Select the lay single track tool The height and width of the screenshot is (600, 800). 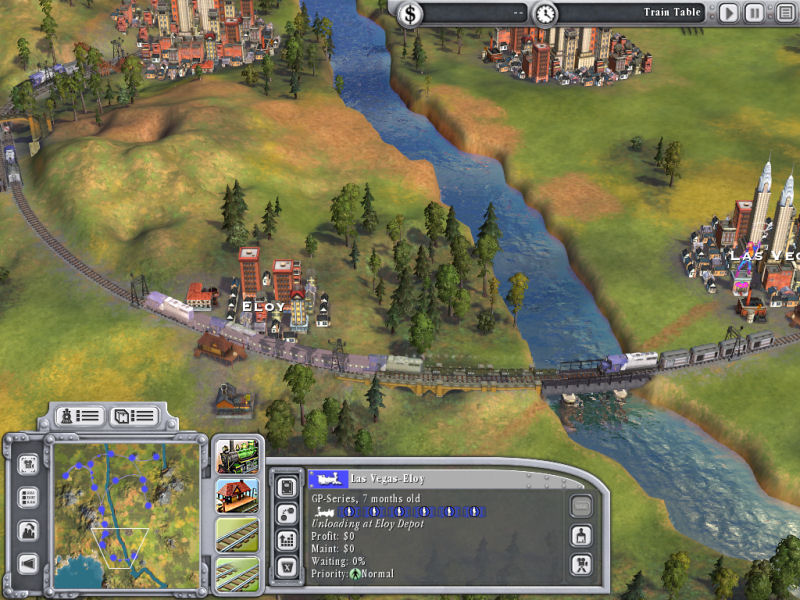coord(237,534)
